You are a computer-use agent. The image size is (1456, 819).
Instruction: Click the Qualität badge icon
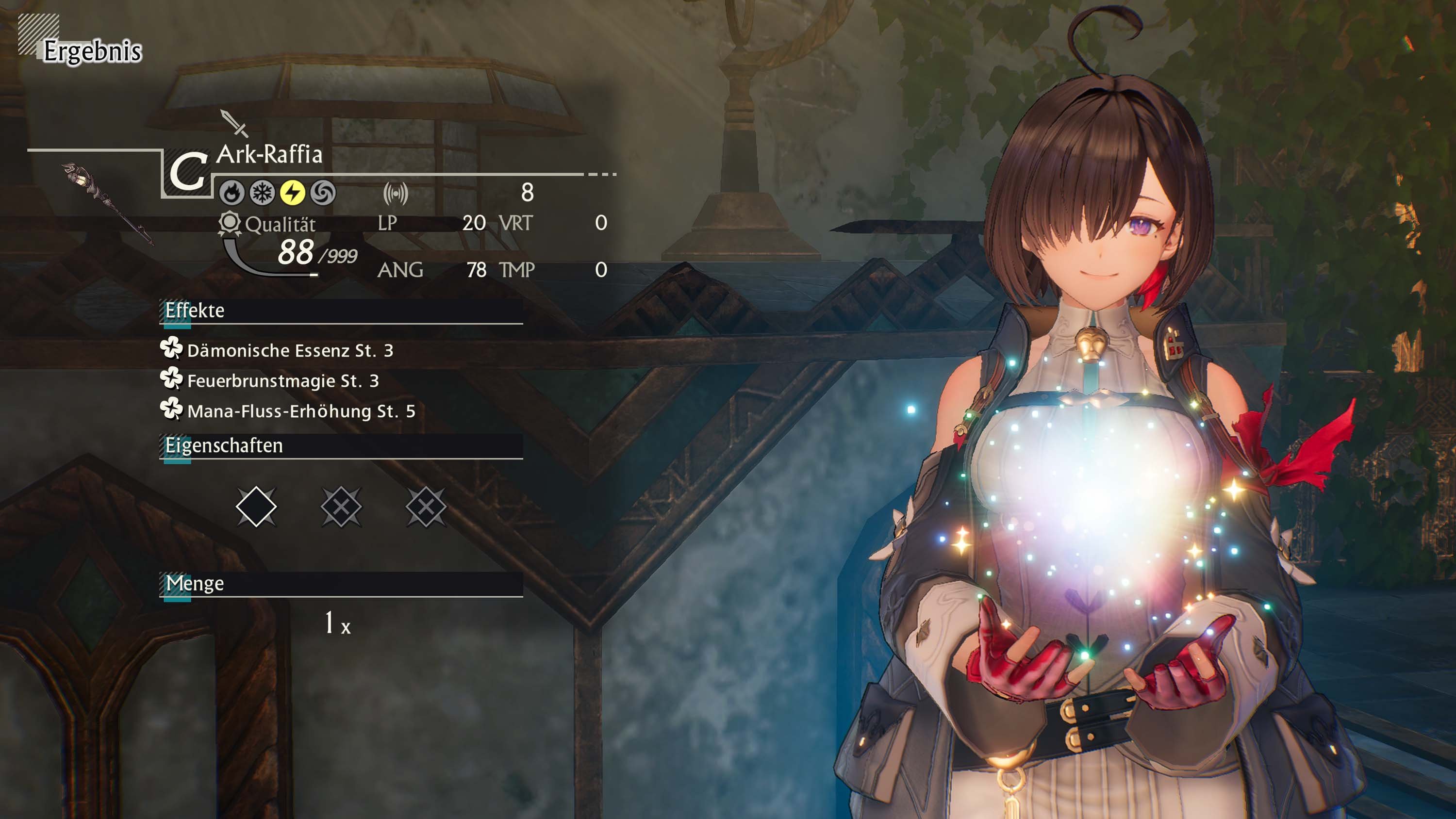click(x=230, y=224)
